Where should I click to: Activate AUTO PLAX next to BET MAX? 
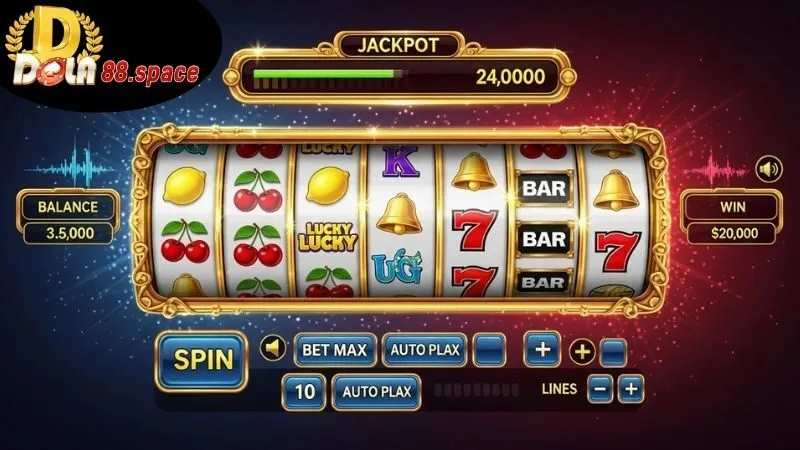click(423, 350)
